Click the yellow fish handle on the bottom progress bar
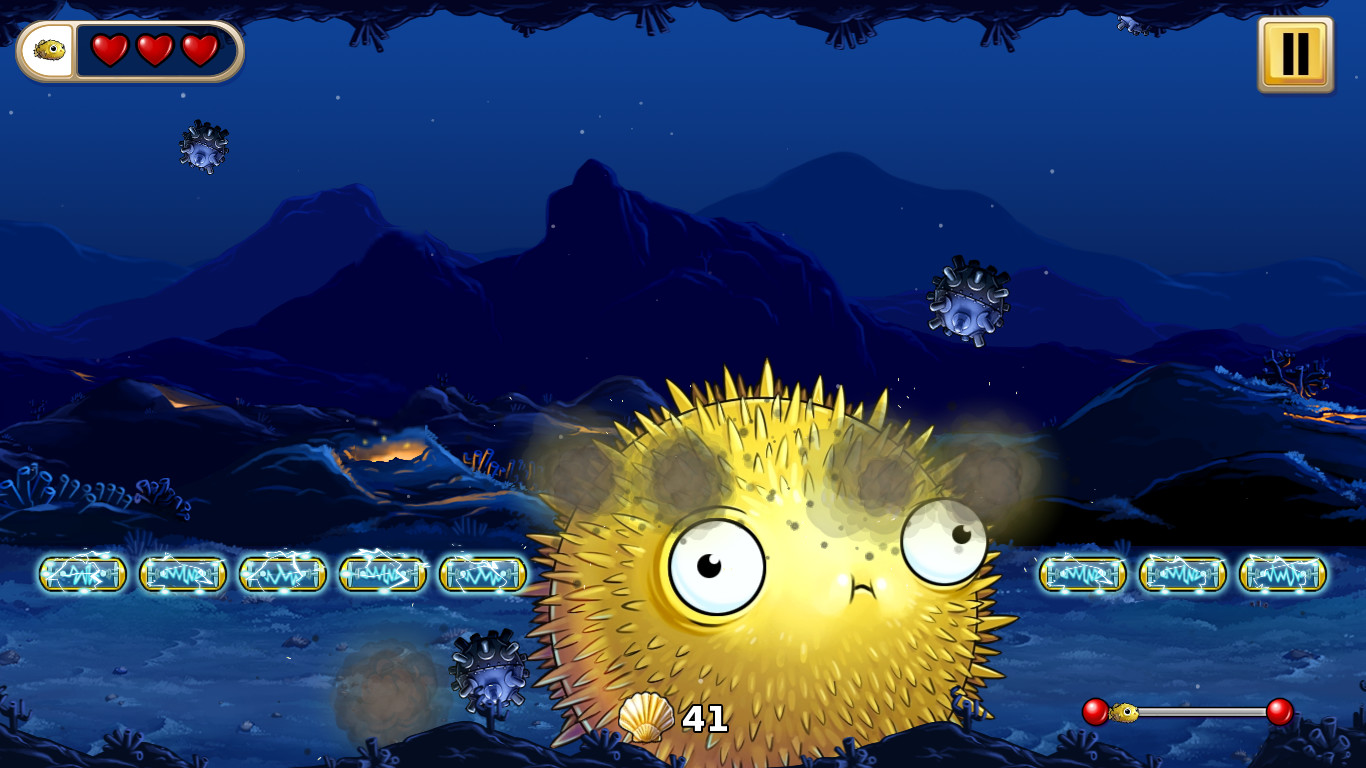1366x768 pixels. point(1124,710)
